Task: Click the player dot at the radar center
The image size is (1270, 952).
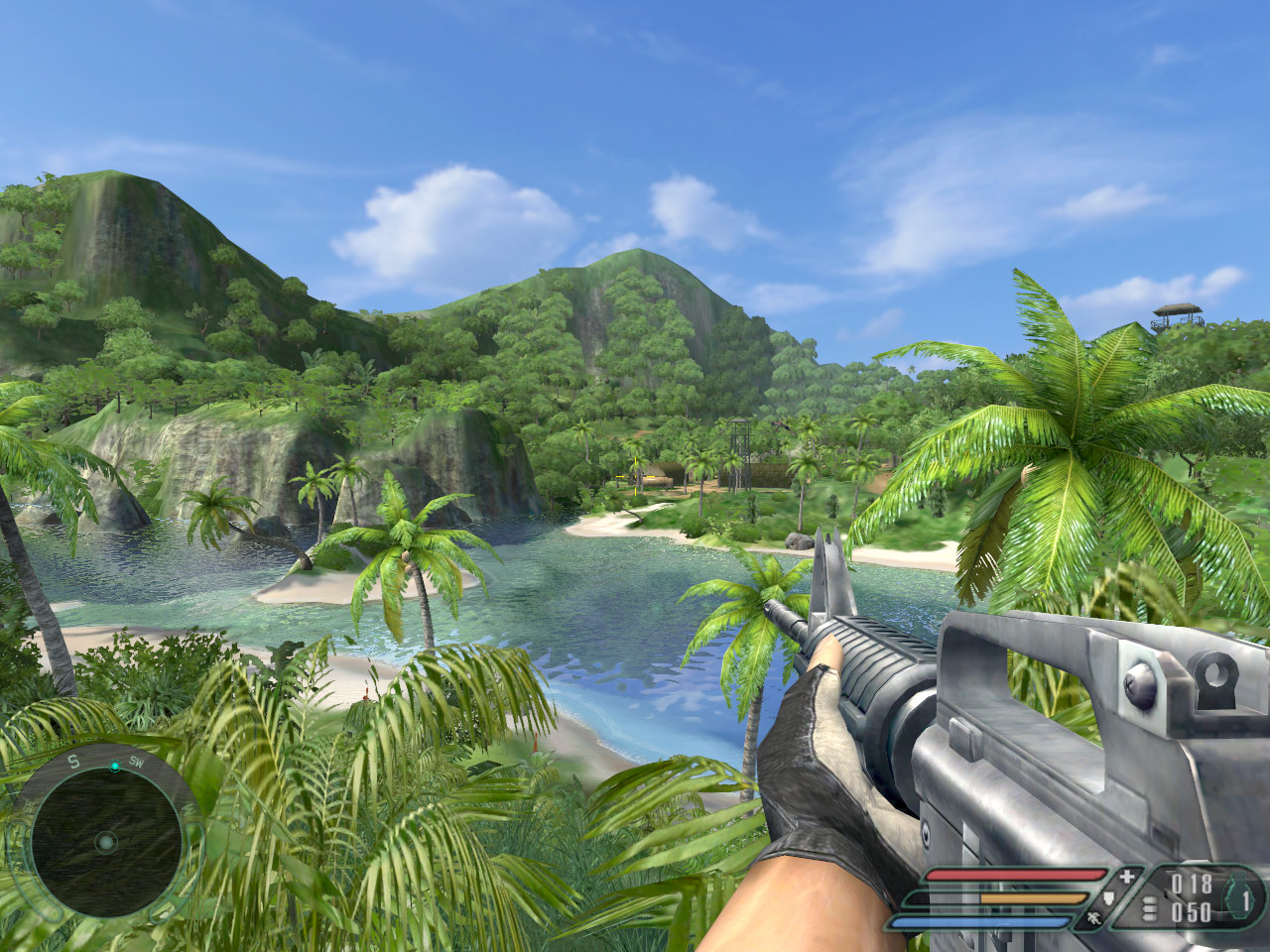Action: 106,843
